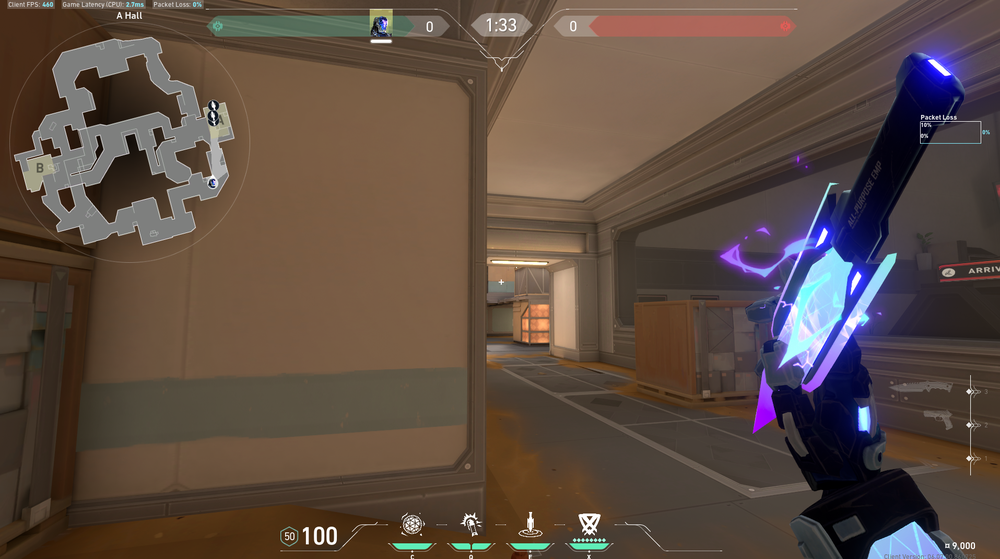Activate the sparking canister ability icon
The height and width of the screenshot is (559, 1000).
(x=469, y=523)
